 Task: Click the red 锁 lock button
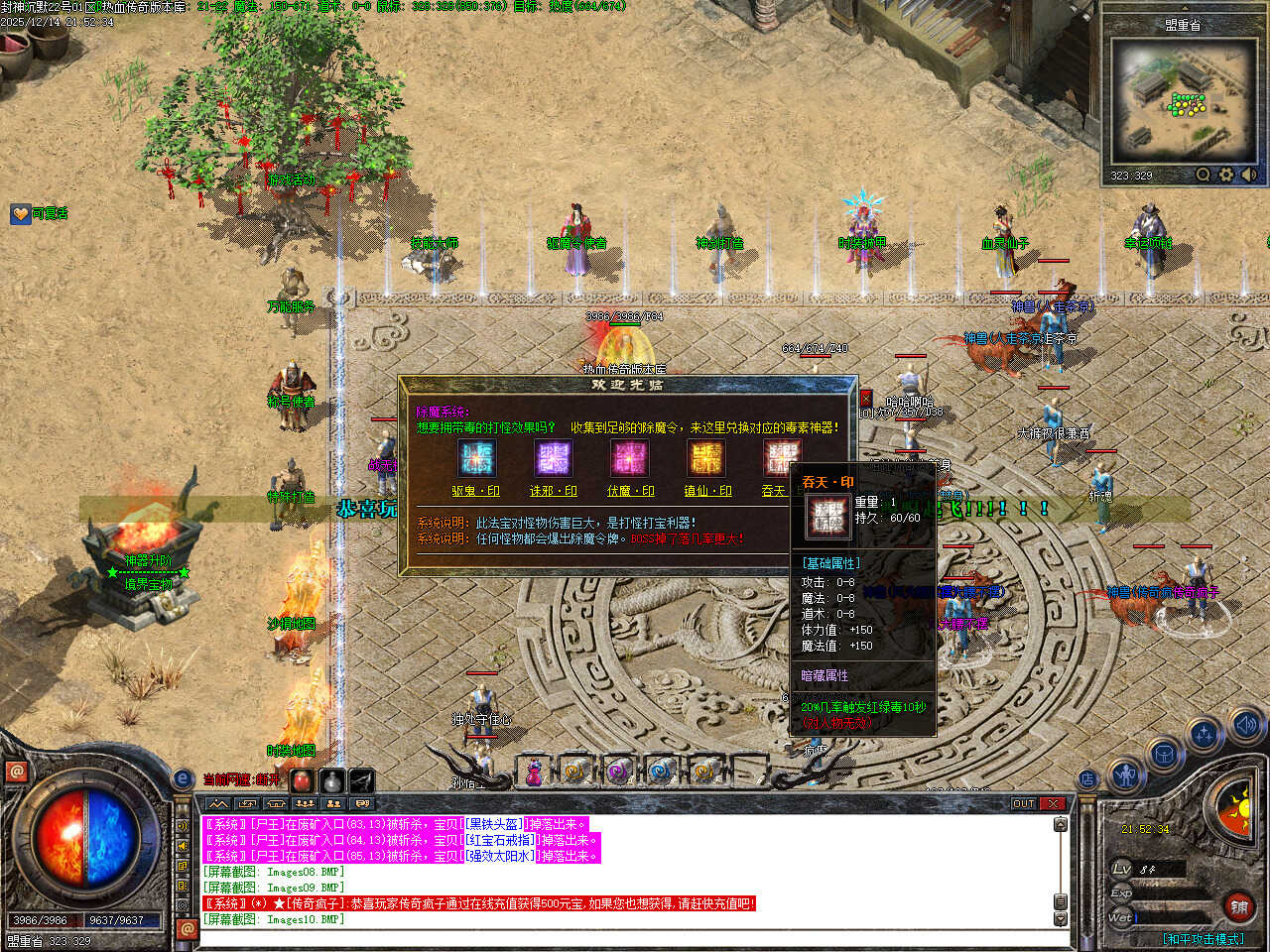point(1238,906)
